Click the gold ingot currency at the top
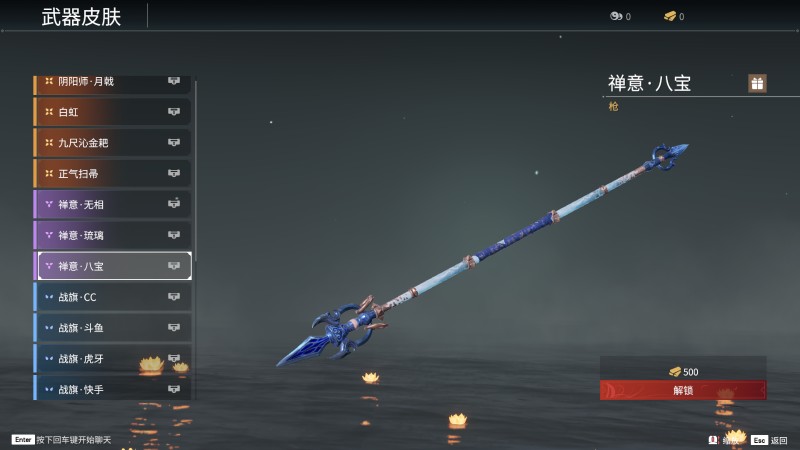The image size is (800, 450). pos(671,16)
